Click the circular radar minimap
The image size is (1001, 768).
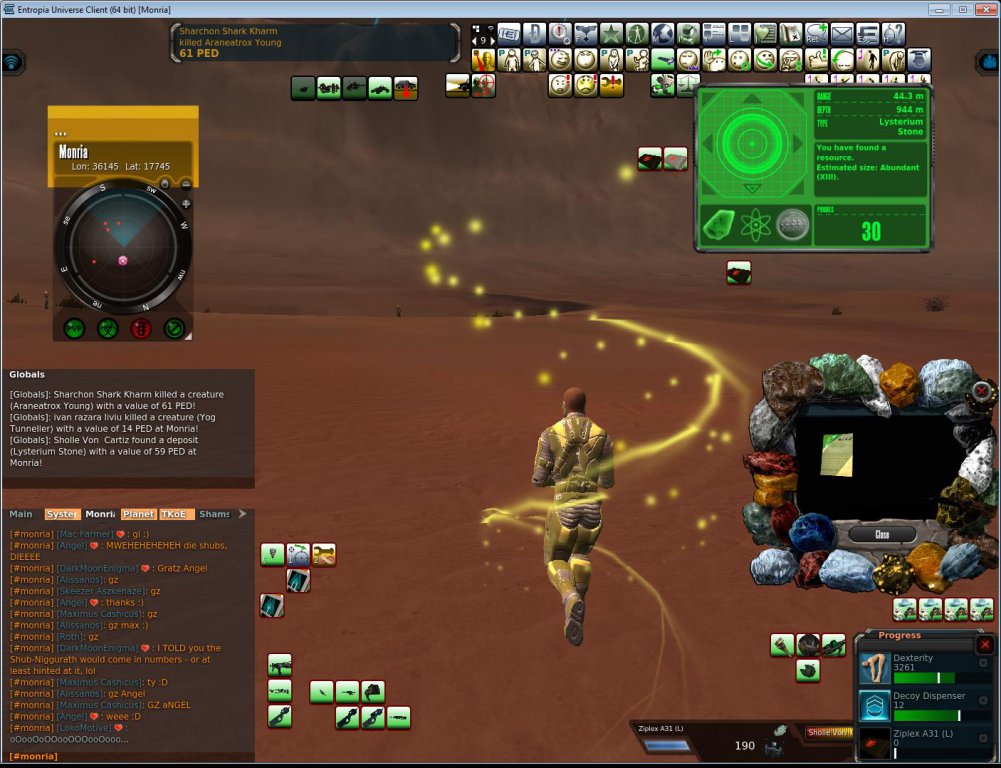[x=122, y=244]
